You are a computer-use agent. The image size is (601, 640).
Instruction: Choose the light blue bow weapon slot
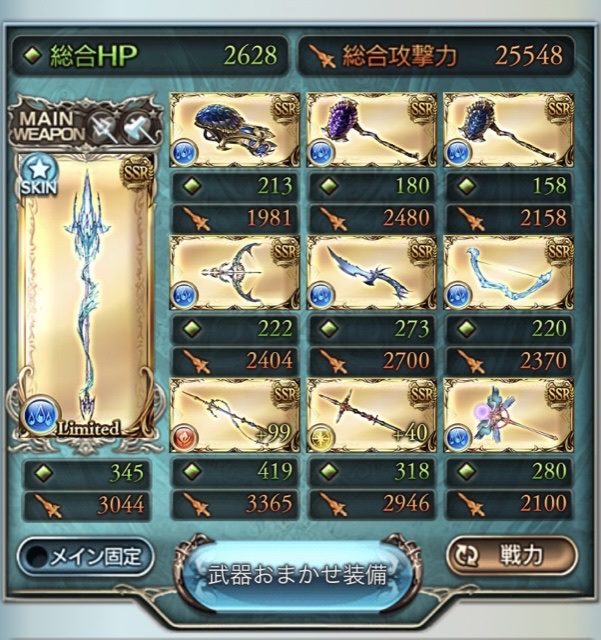507,273
